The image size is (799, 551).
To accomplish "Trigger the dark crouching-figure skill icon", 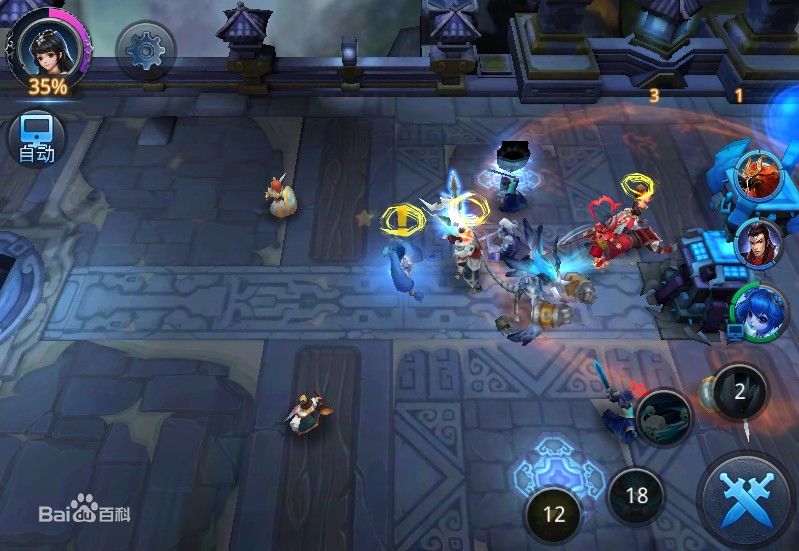I will pyautogui.click(x=663, y=416).
